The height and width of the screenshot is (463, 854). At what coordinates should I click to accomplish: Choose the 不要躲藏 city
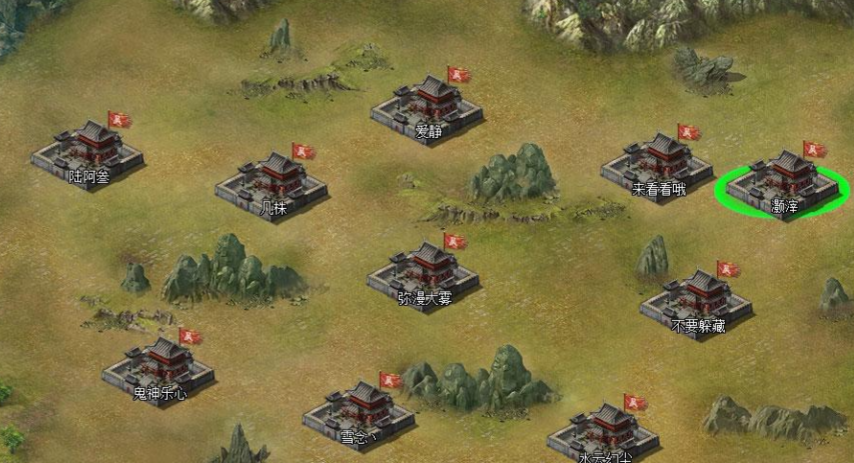[697, 302]
